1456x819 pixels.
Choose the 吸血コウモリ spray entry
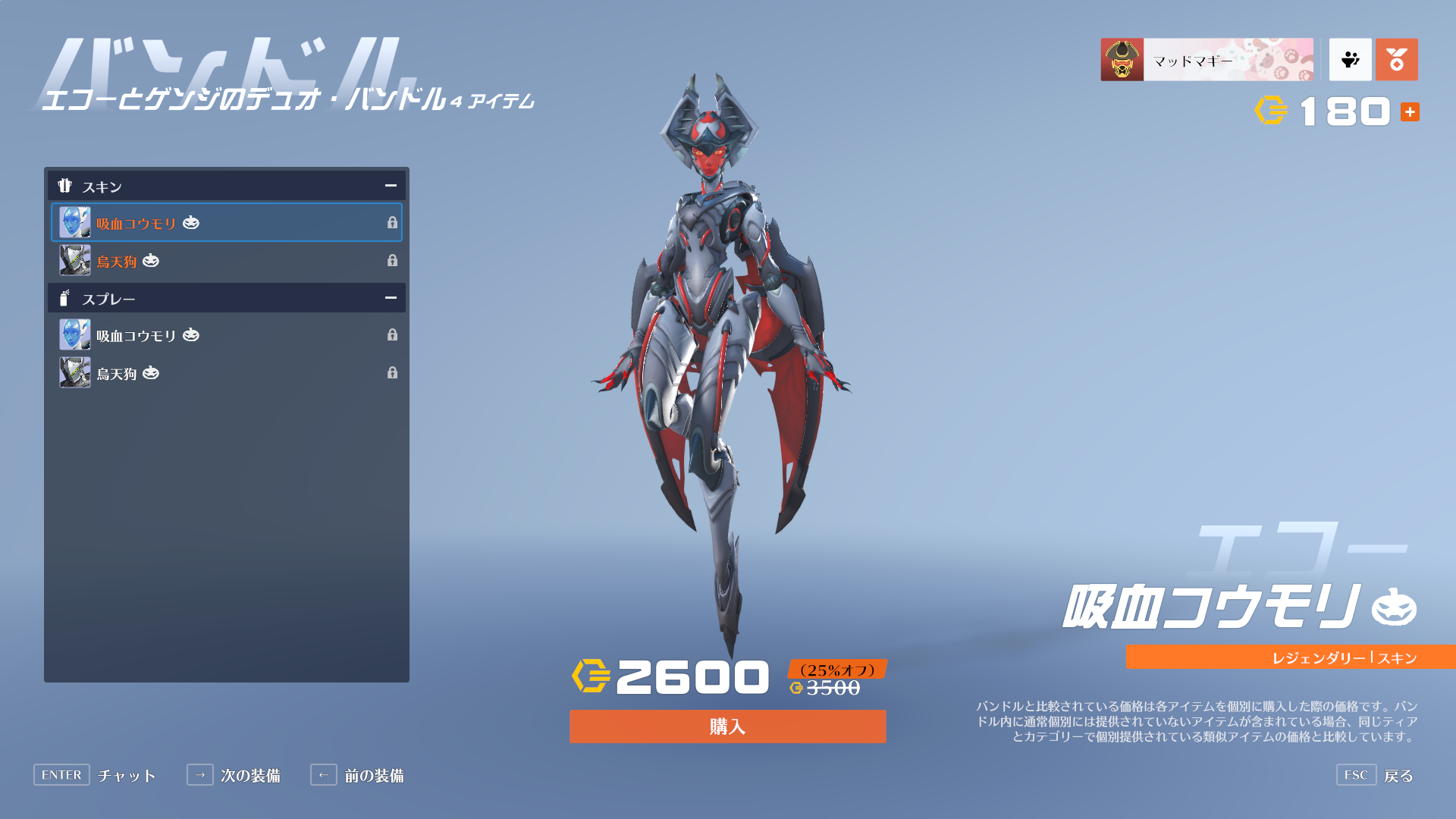click(226, 335)
